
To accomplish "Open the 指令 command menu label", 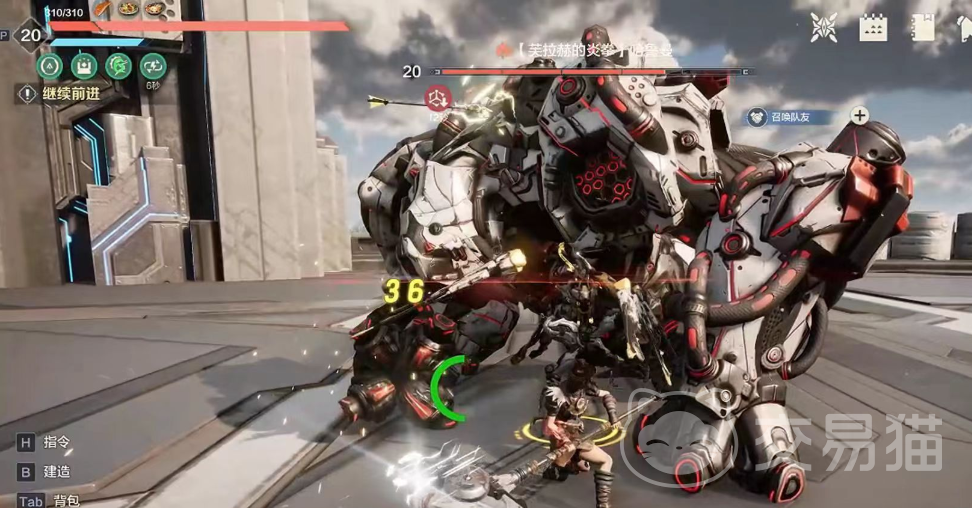I will tap(56, 441).
